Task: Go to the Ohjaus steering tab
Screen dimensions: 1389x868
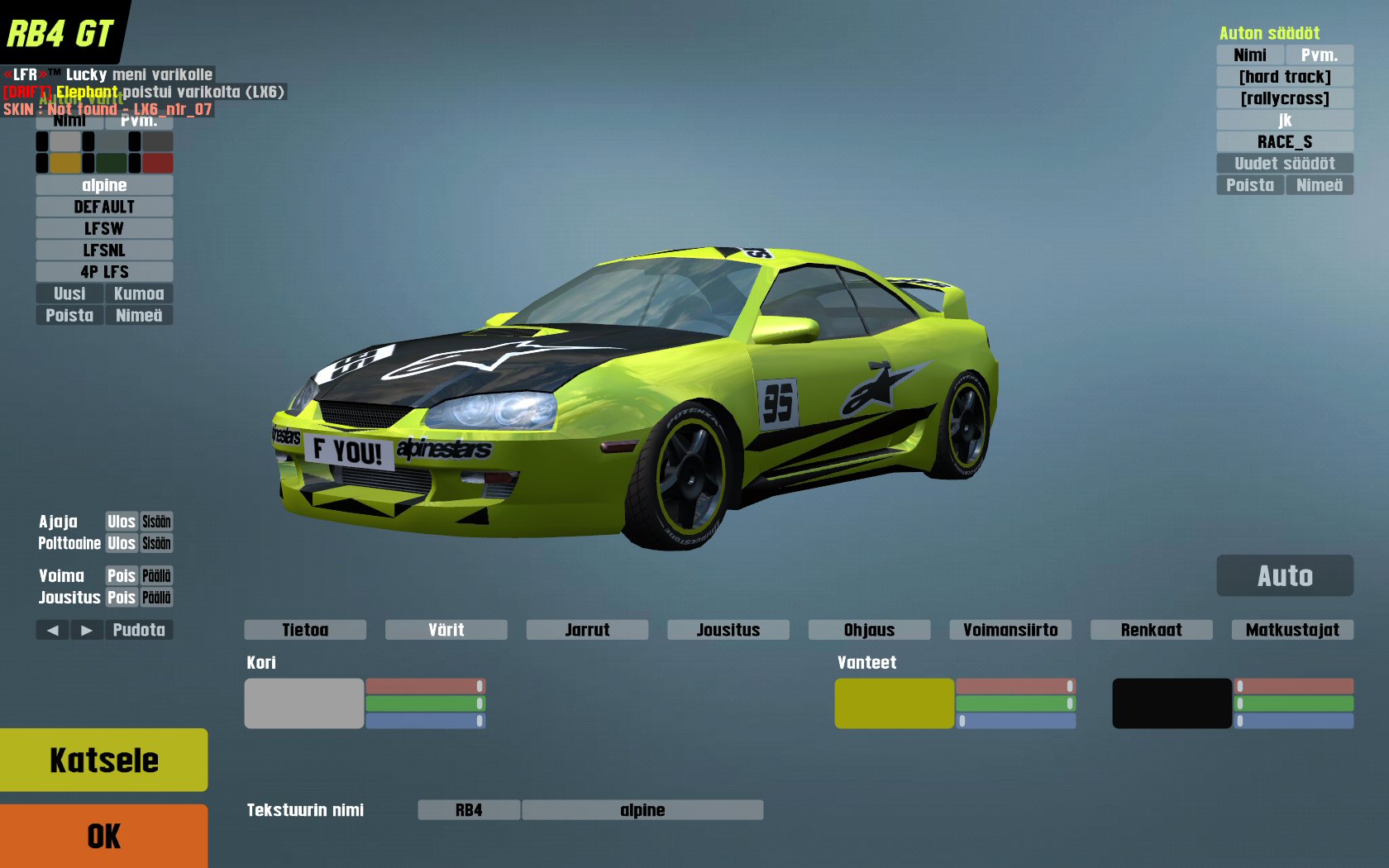Action: coord(869,630)
